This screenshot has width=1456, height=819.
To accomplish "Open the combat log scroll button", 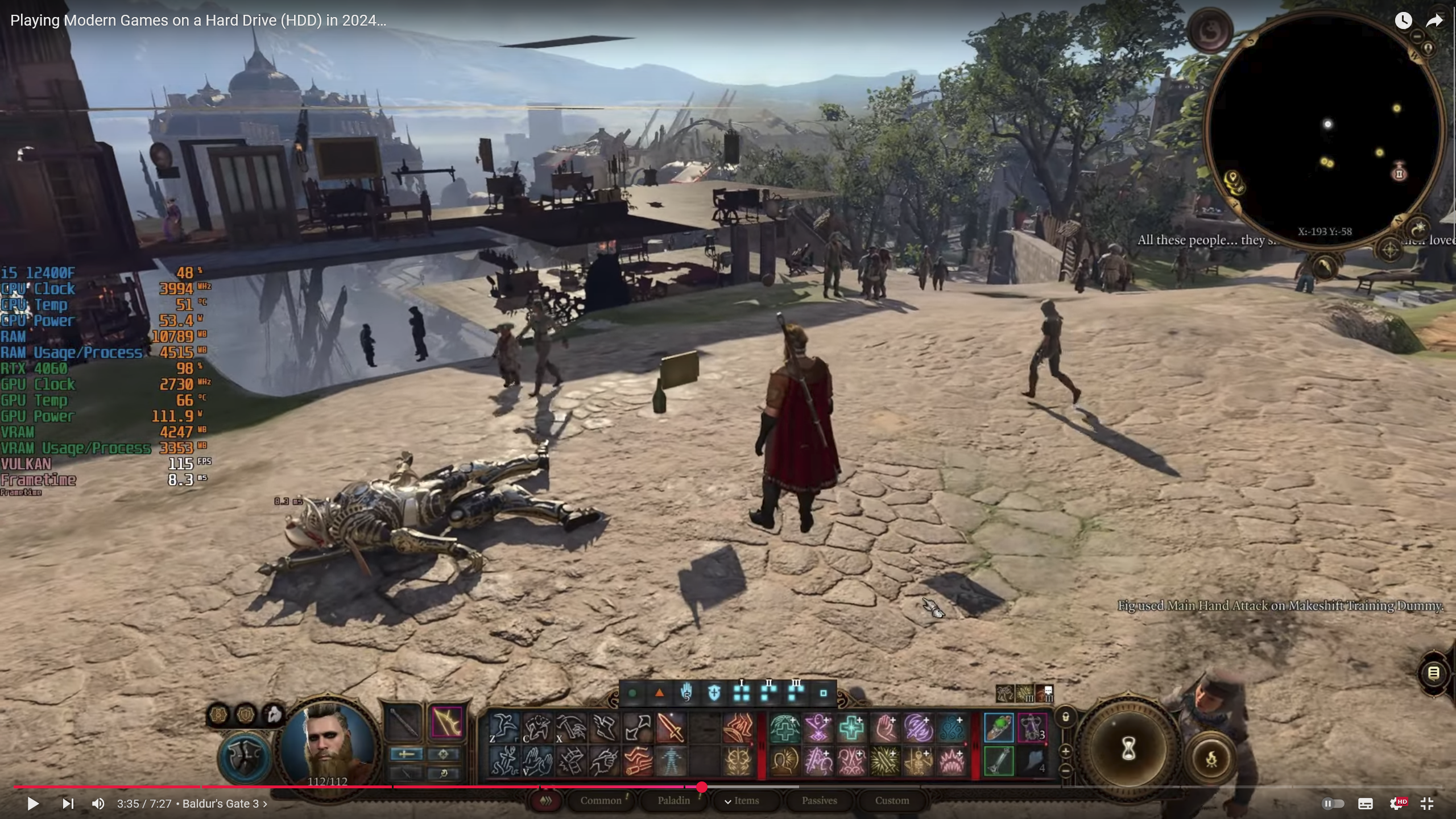I will point(1434,673).
